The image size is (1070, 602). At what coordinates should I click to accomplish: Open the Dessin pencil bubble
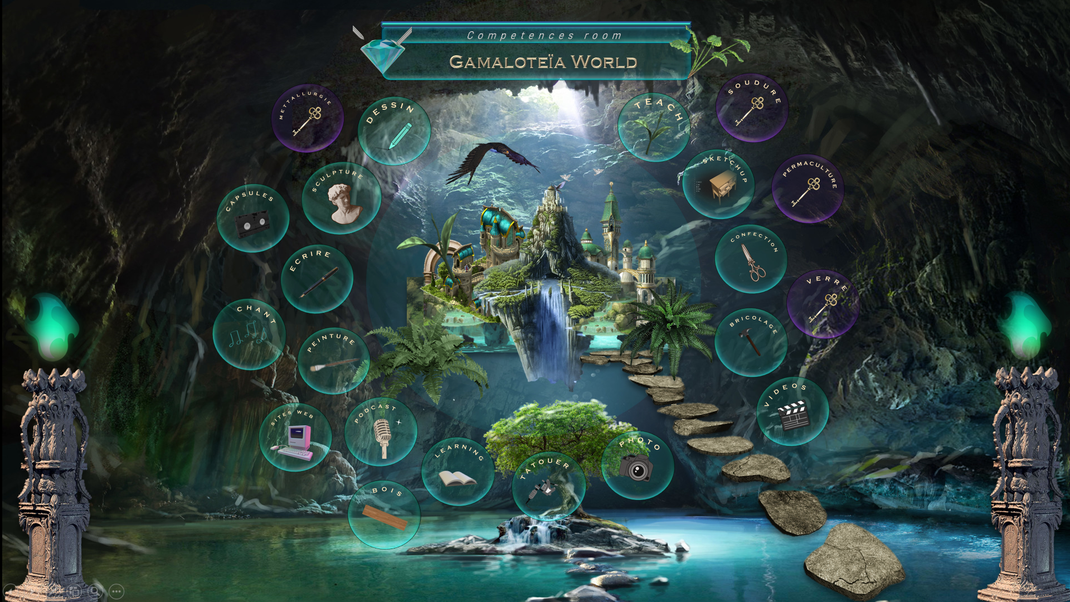[394, 131]
